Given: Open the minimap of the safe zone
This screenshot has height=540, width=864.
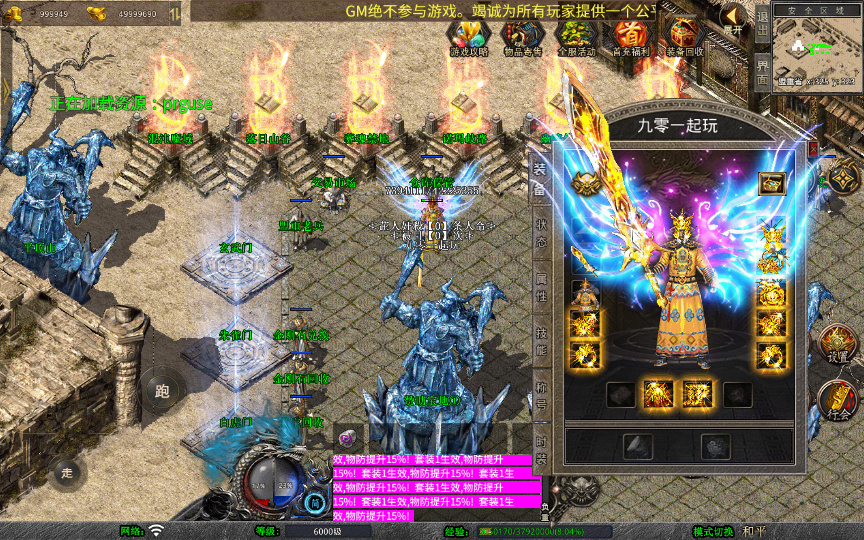Looking at the screenshot, I should 817,50.
